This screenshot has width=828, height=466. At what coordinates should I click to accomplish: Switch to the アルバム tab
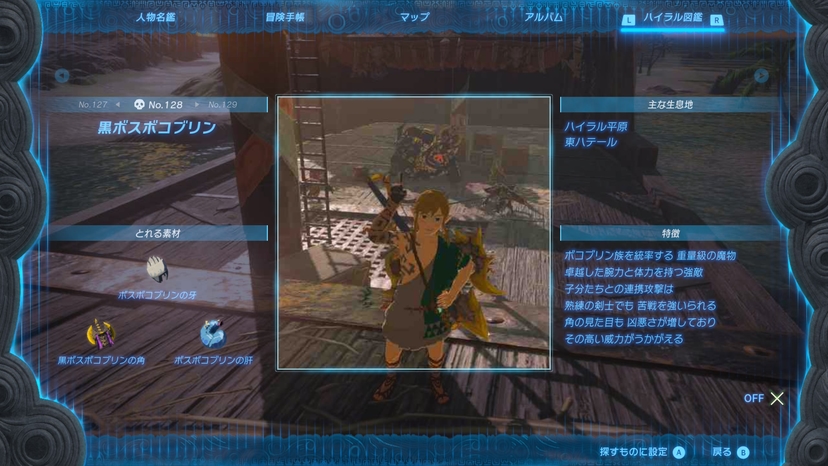point(544,17)
